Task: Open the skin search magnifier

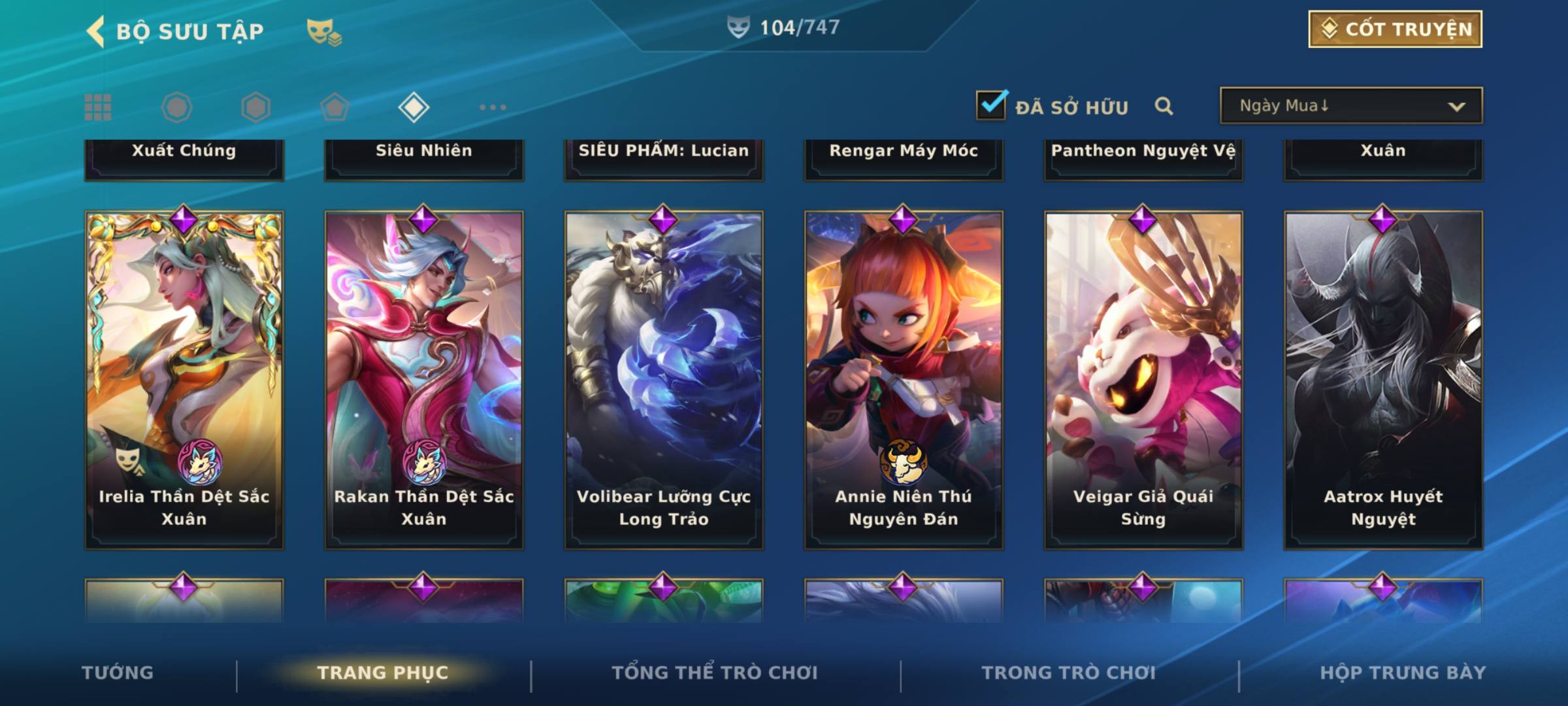Action: click(1164, 106)
